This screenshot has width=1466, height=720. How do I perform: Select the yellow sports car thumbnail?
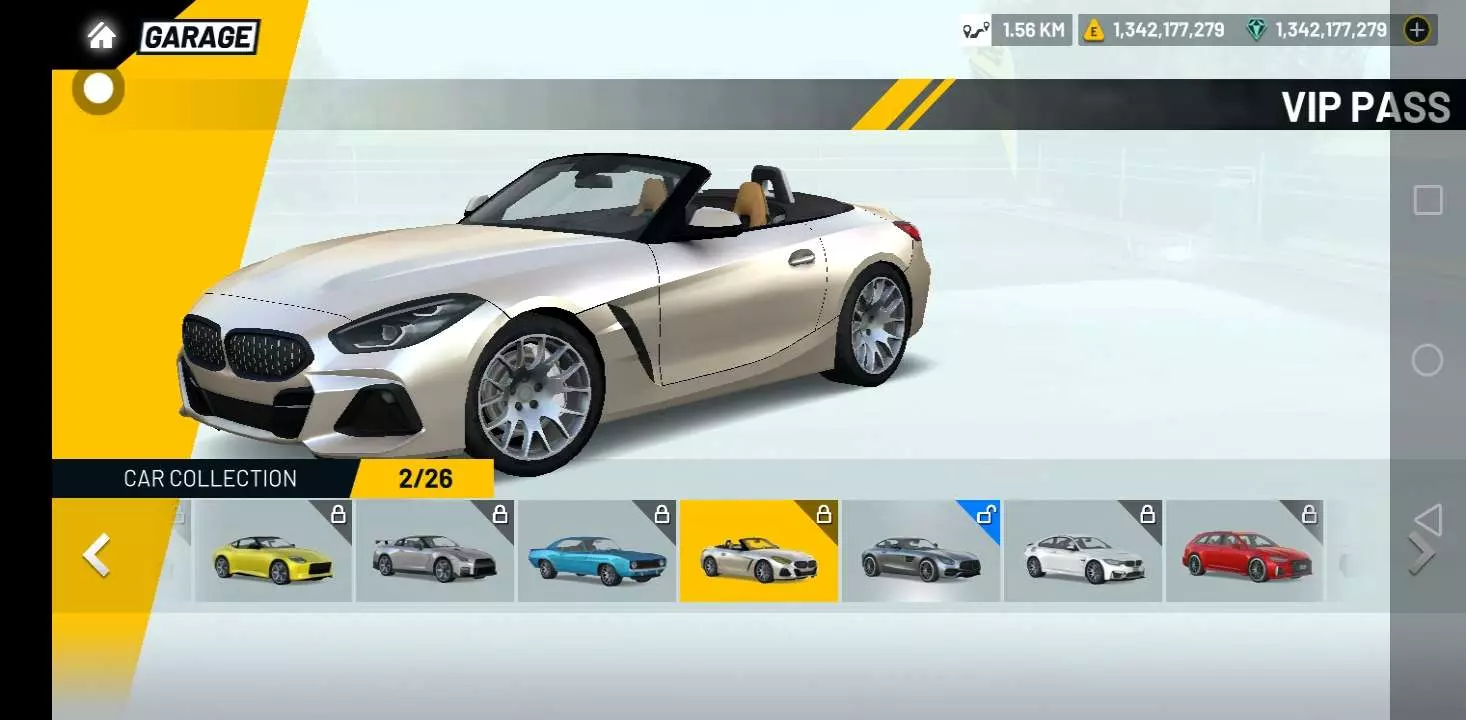(273, 552)
